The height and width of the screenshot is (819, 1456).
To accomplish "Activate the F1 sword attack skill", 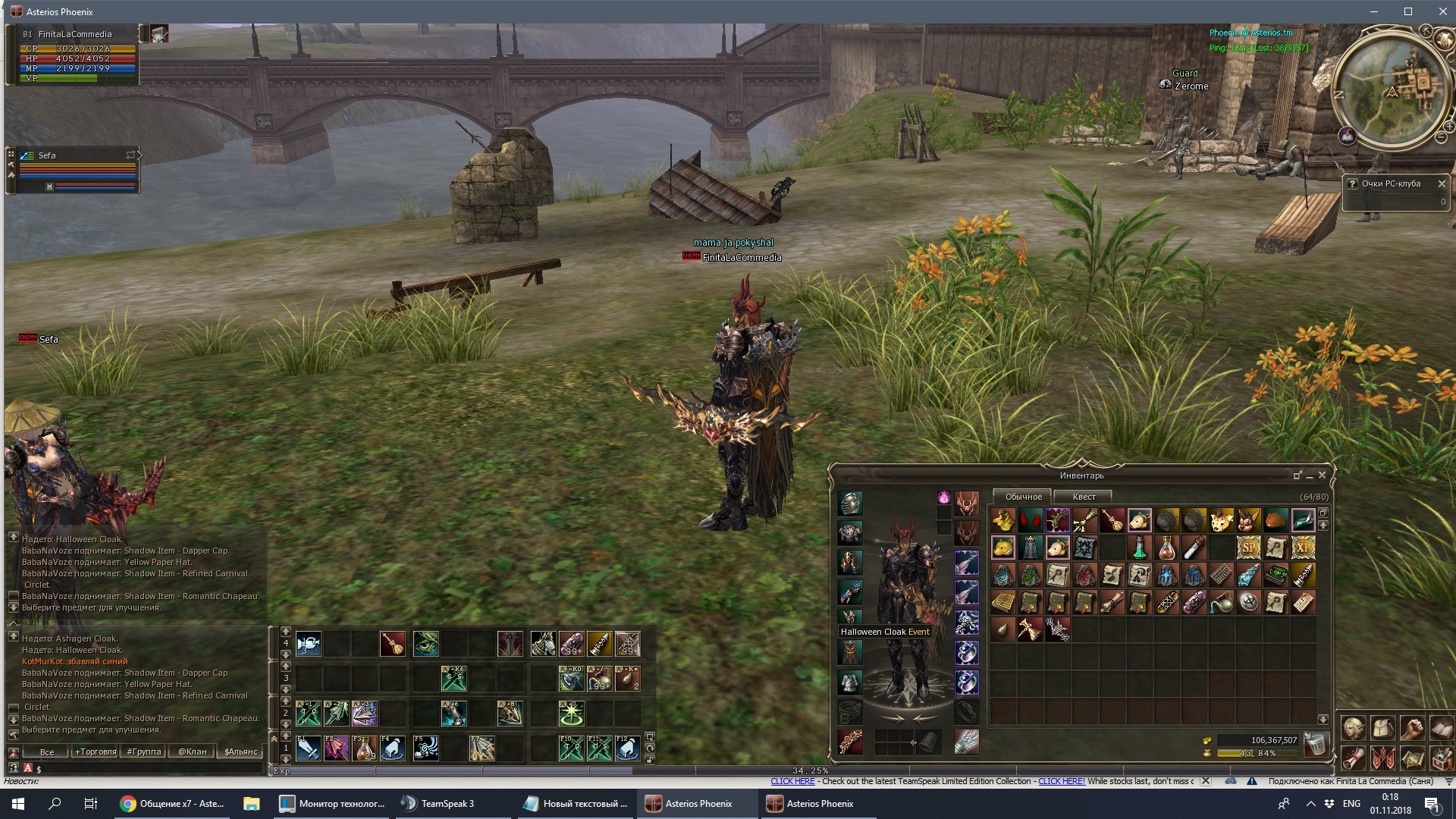I will pyautogui.click(x=308, y=748).
